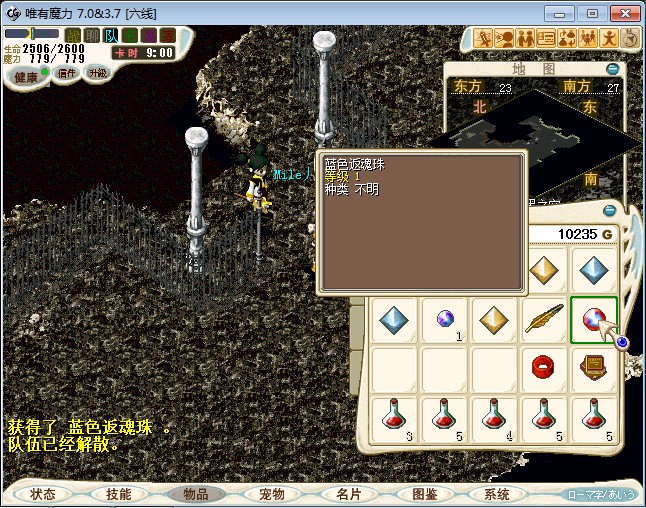This screenshot has height=508, width=646.
Task: Minimize the inventory panel
Action: tap(610, 211)
